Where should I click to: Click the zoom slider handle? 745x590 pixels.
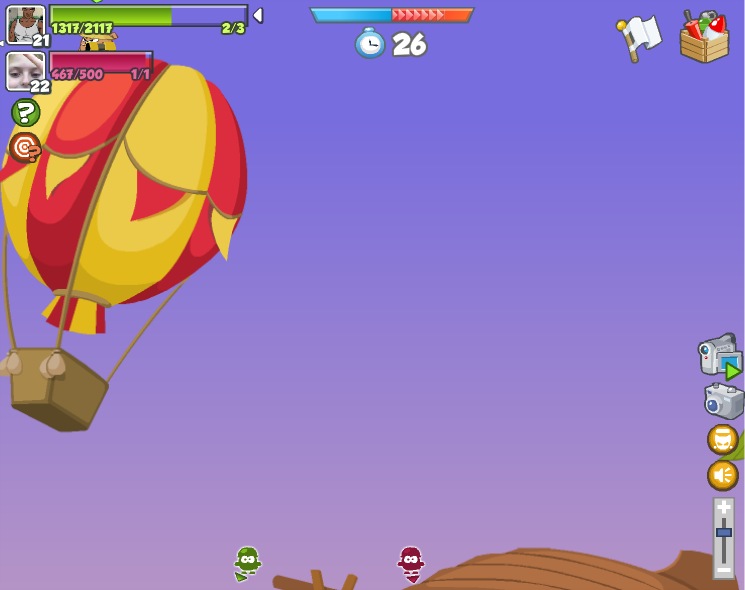point(723,532)
